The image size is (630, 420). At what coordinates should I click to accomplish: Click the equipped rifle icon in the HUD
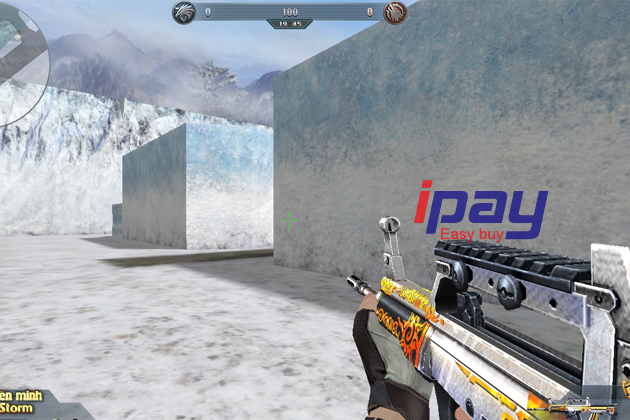(589, 407)
